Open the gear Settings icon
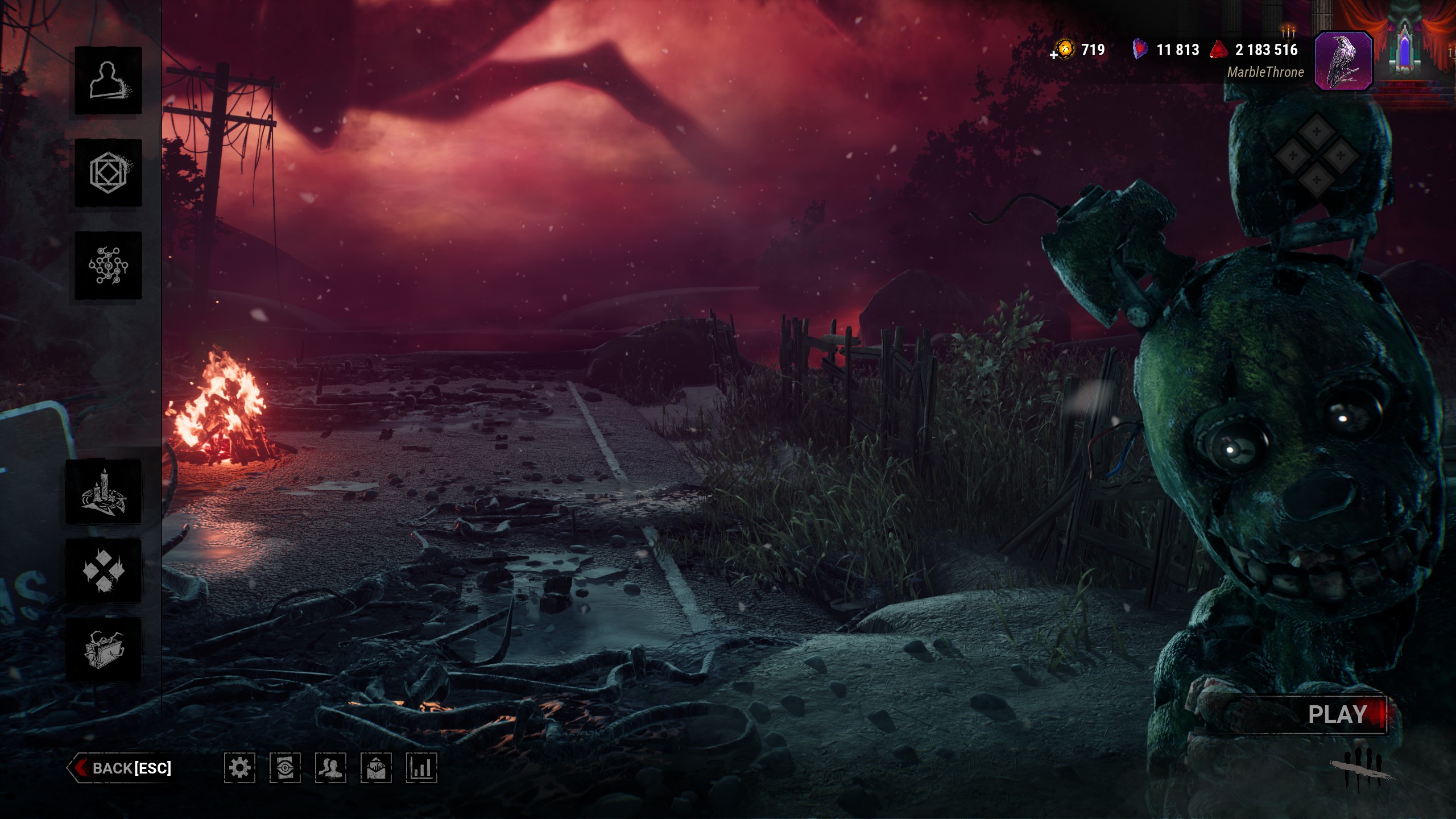1456x819 pixels. coord(239,768)
